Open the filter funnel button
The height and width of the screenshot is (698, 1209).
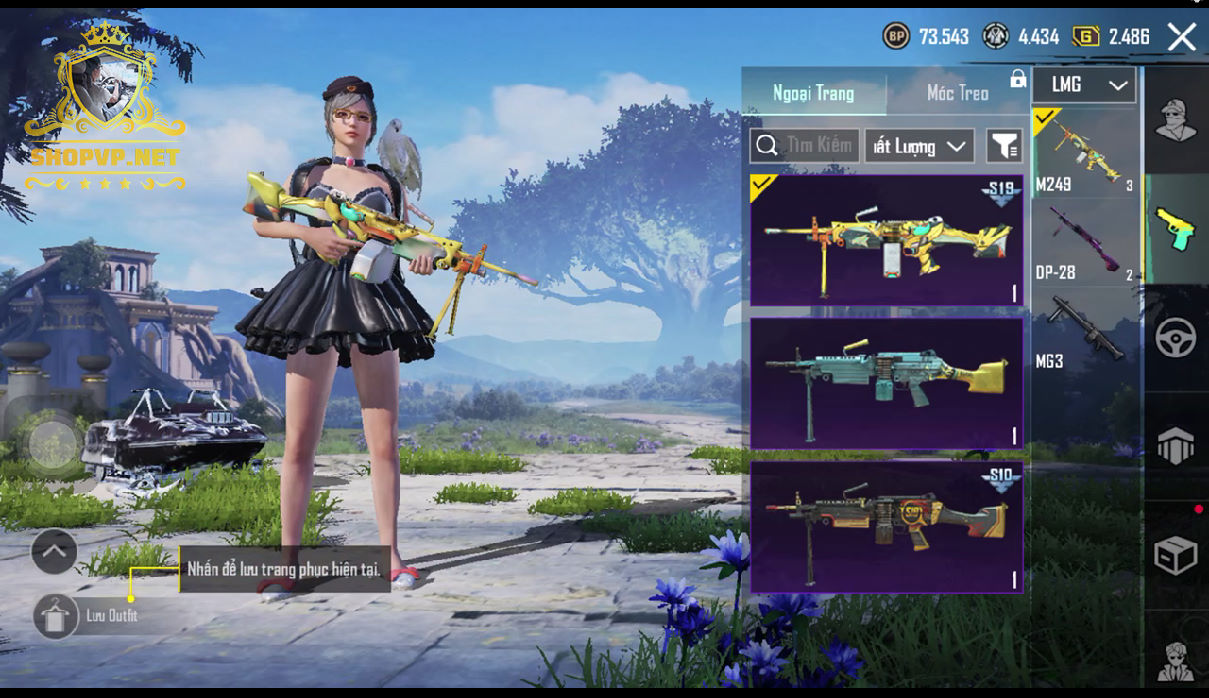[1003, 146]
